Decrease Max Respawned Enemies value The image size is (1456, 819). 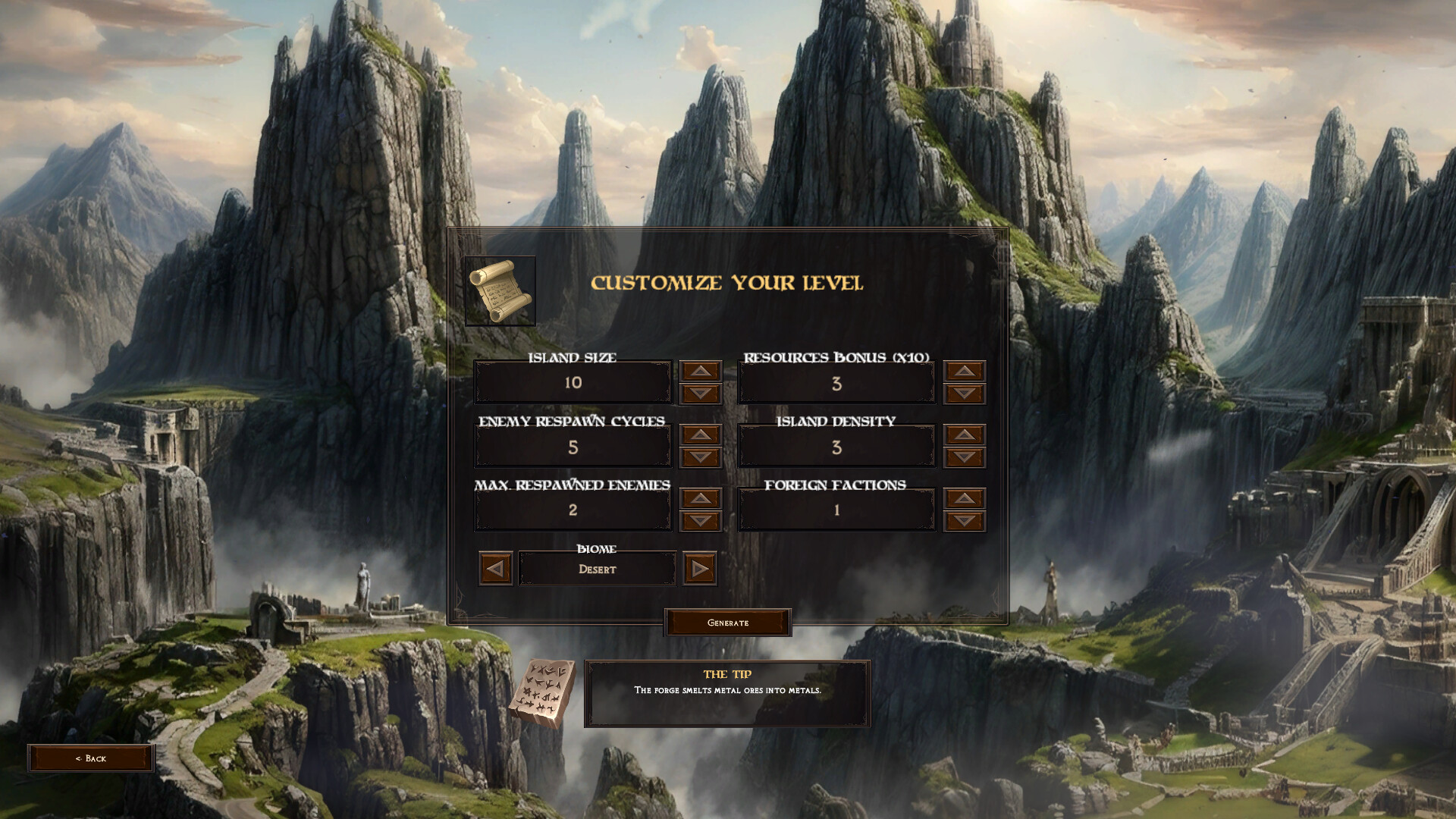coord(700,521)
